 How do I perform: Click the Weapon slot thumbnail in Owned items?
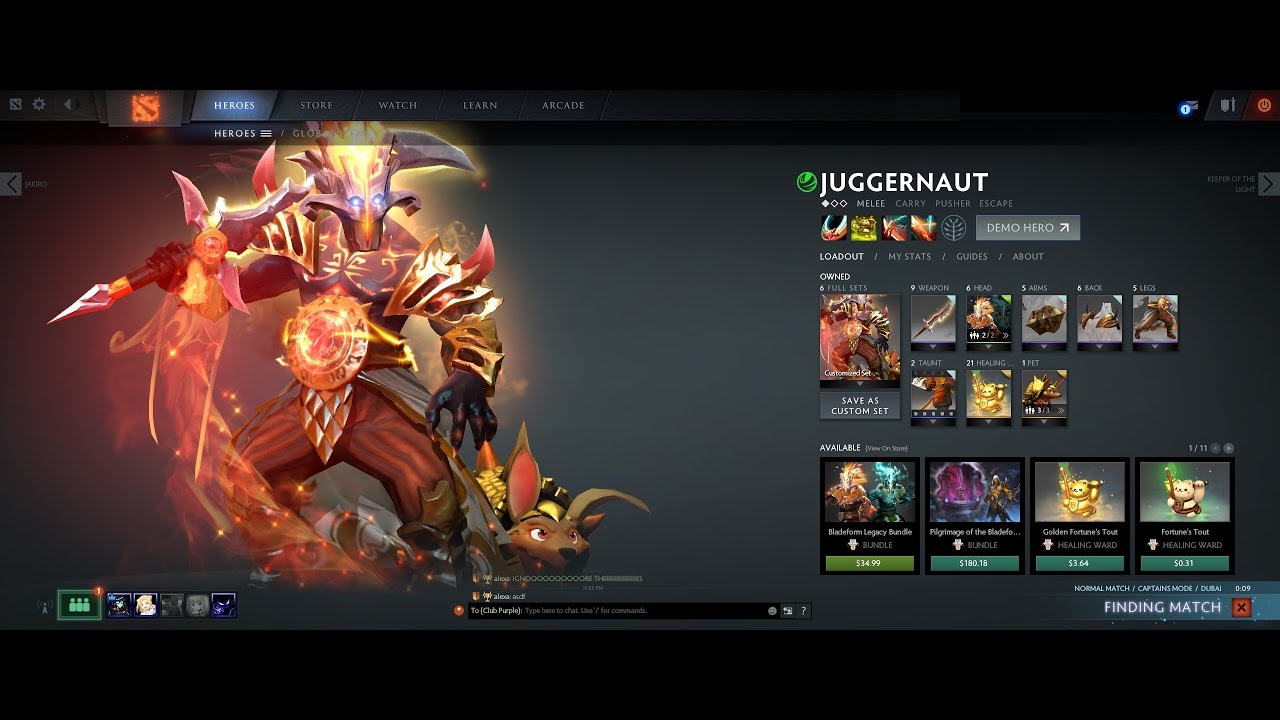coord(932,320)
